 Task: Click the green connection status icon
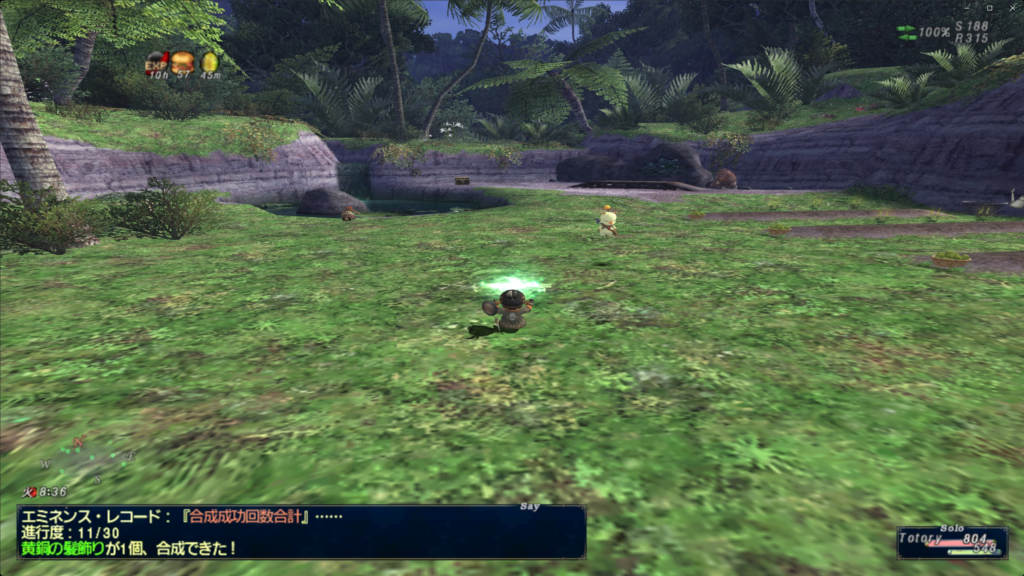pyautogui.click(x=906, y=32)
